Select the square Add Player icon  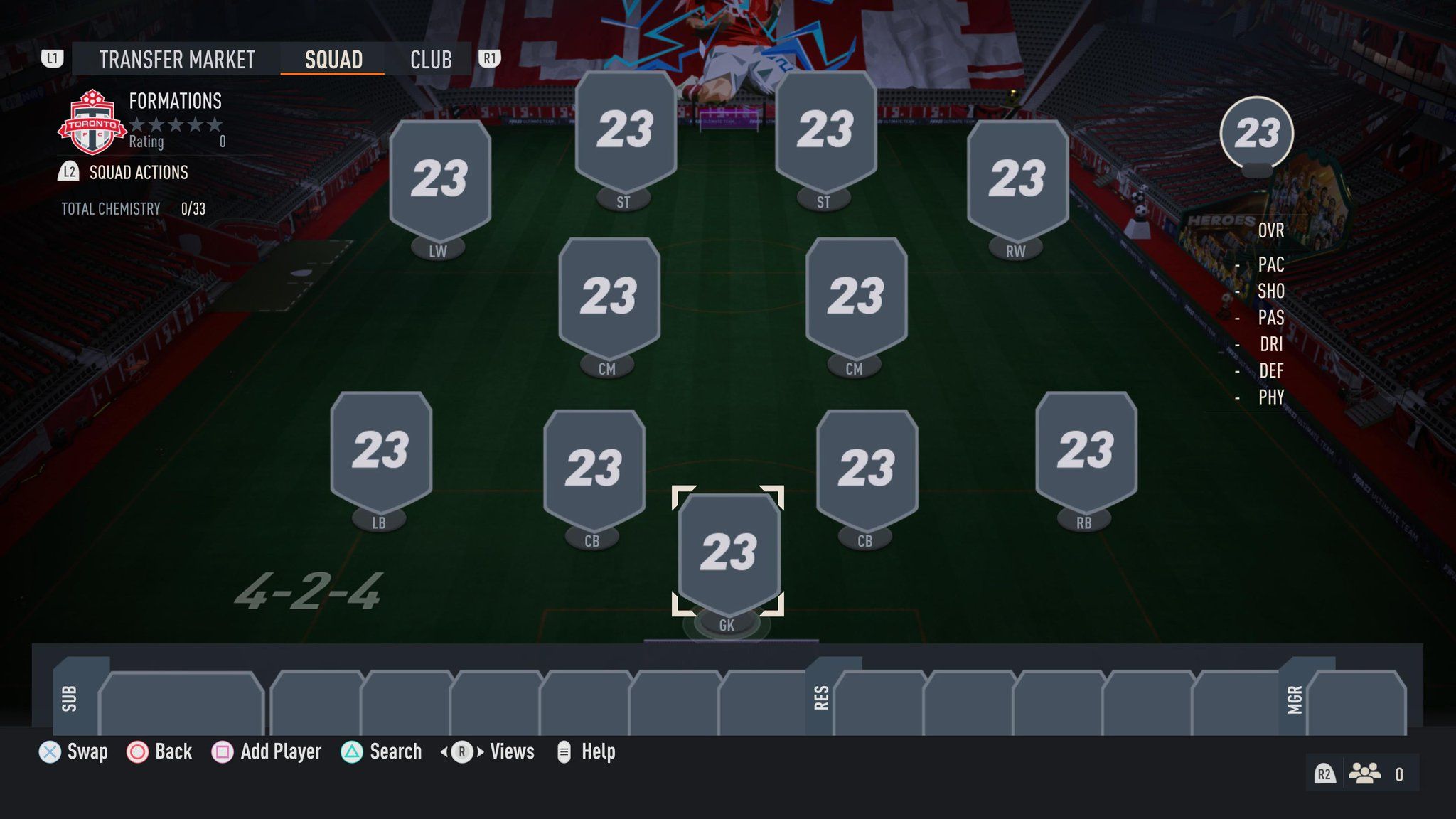[x=223, y=751]
